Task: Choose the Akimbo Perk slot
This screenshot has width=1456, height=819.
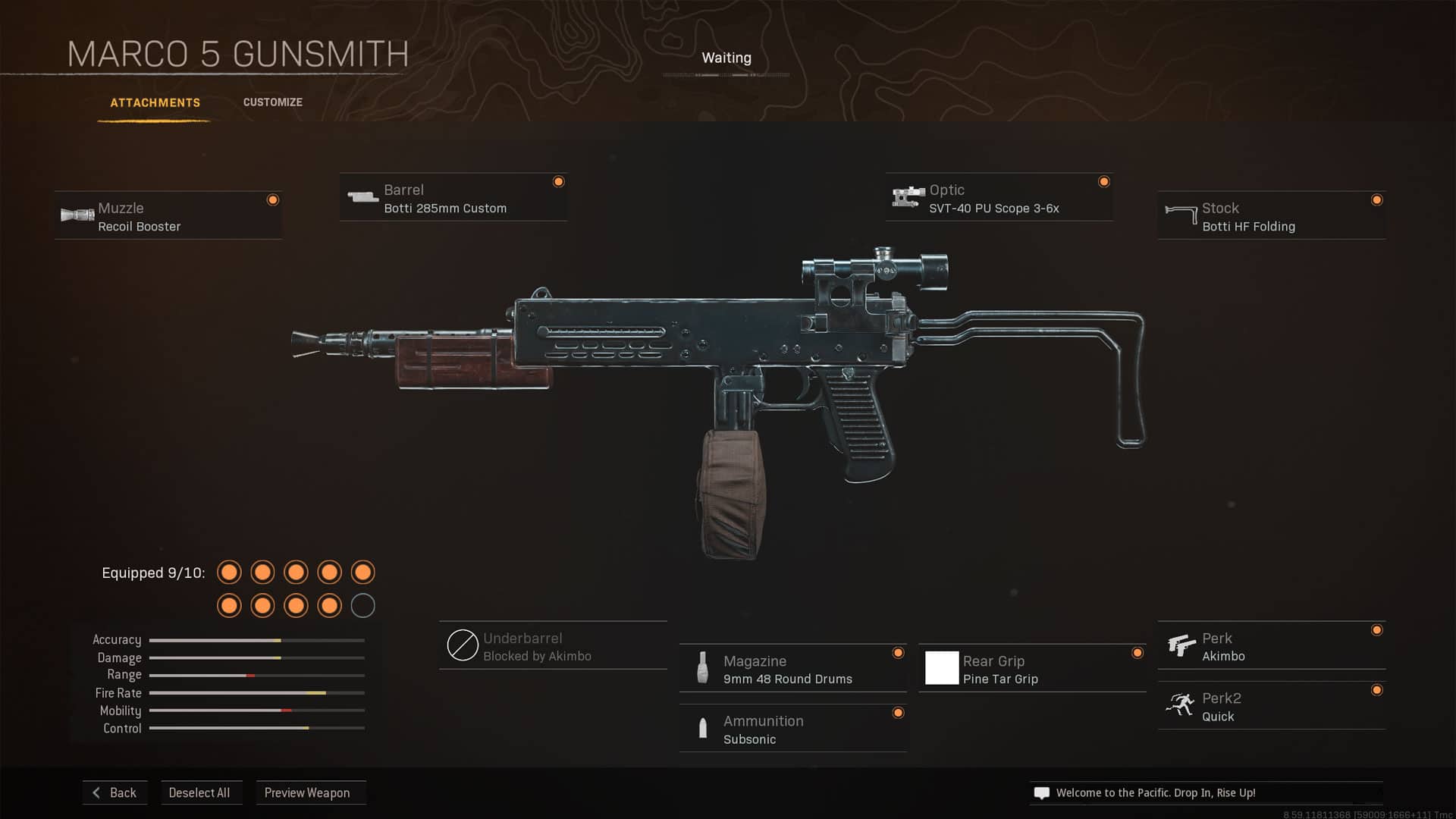Action: (1271, 646)
